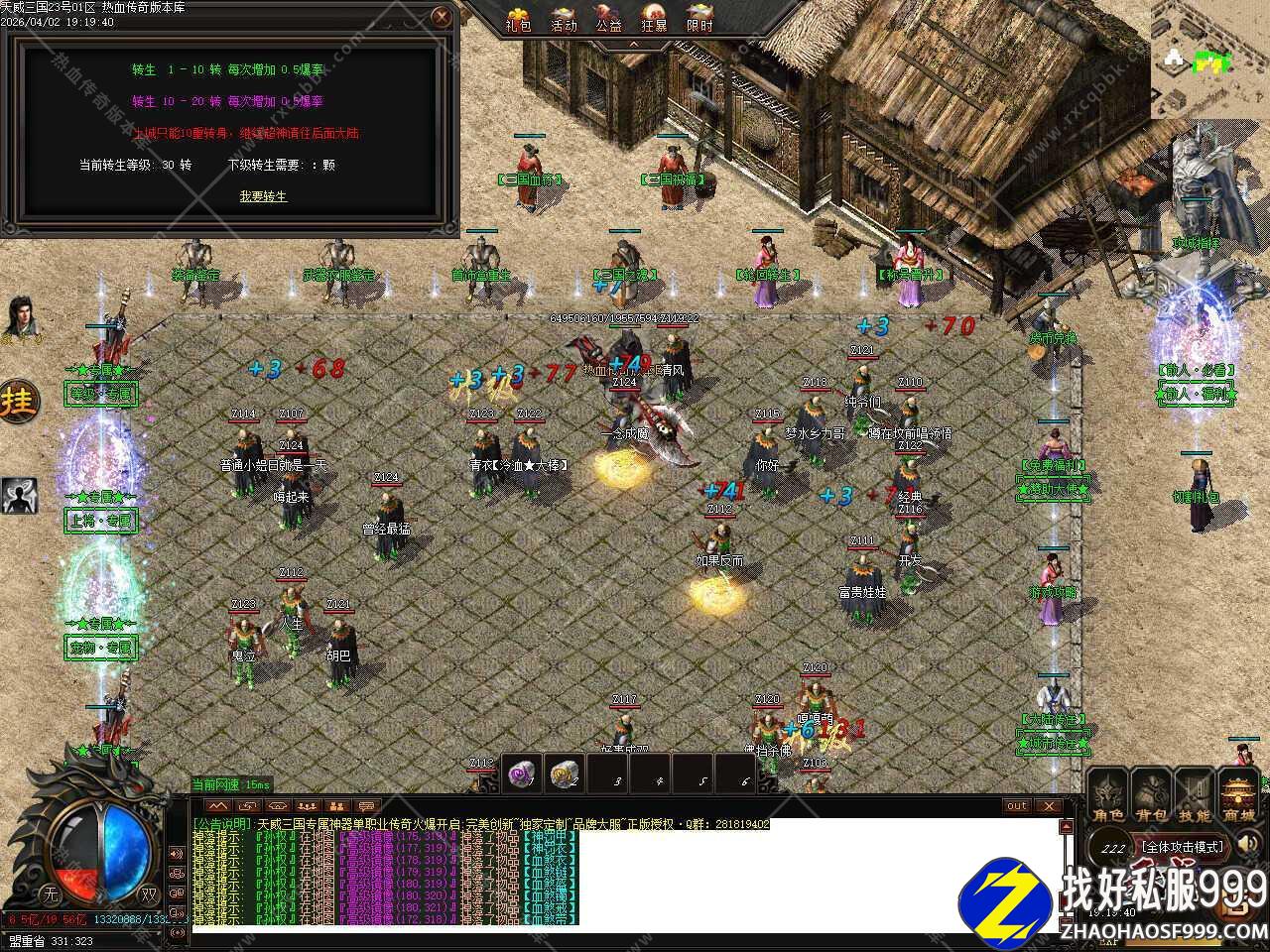1270x952 pixels.
Task: Activate the 狂暴 berserk icon
Action: tap(654, 19)
